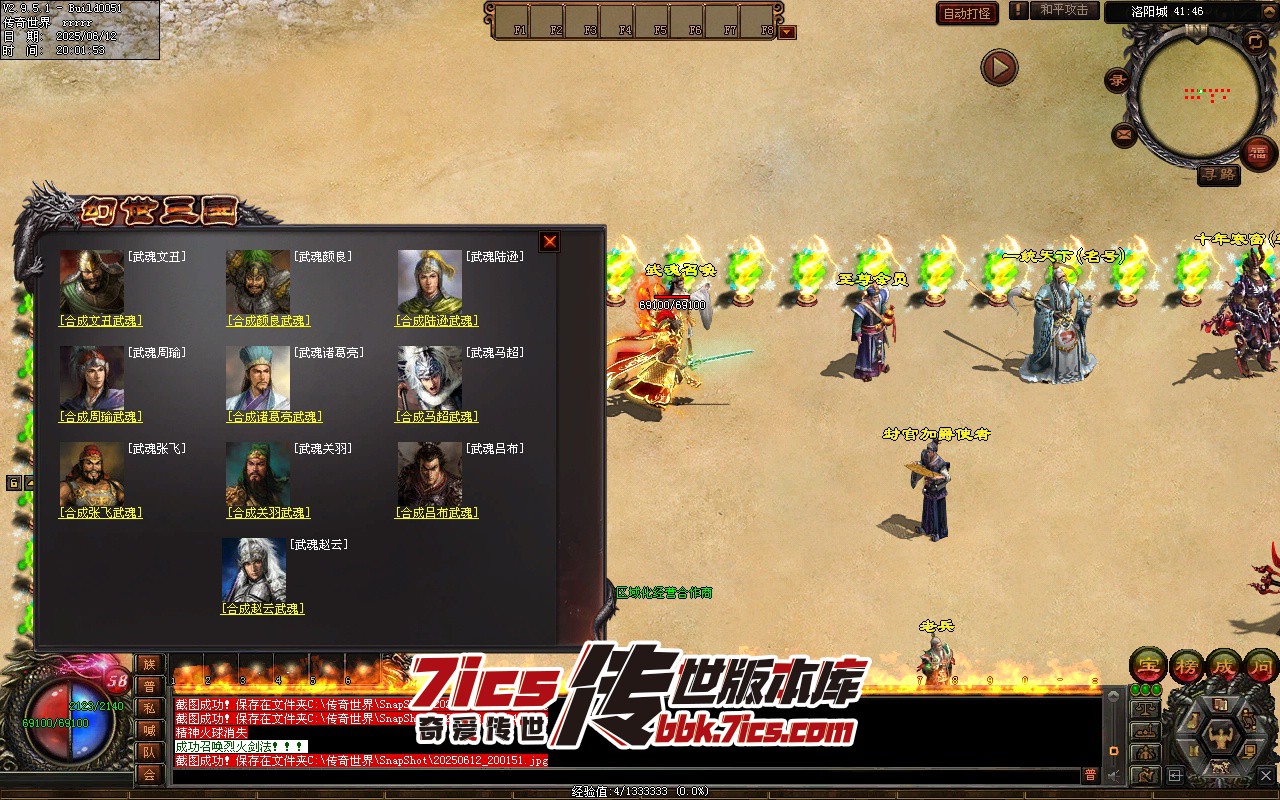1280x800 pixels.
Task: Pick the 合成赵云武魂 link
Action: (262, 609)
